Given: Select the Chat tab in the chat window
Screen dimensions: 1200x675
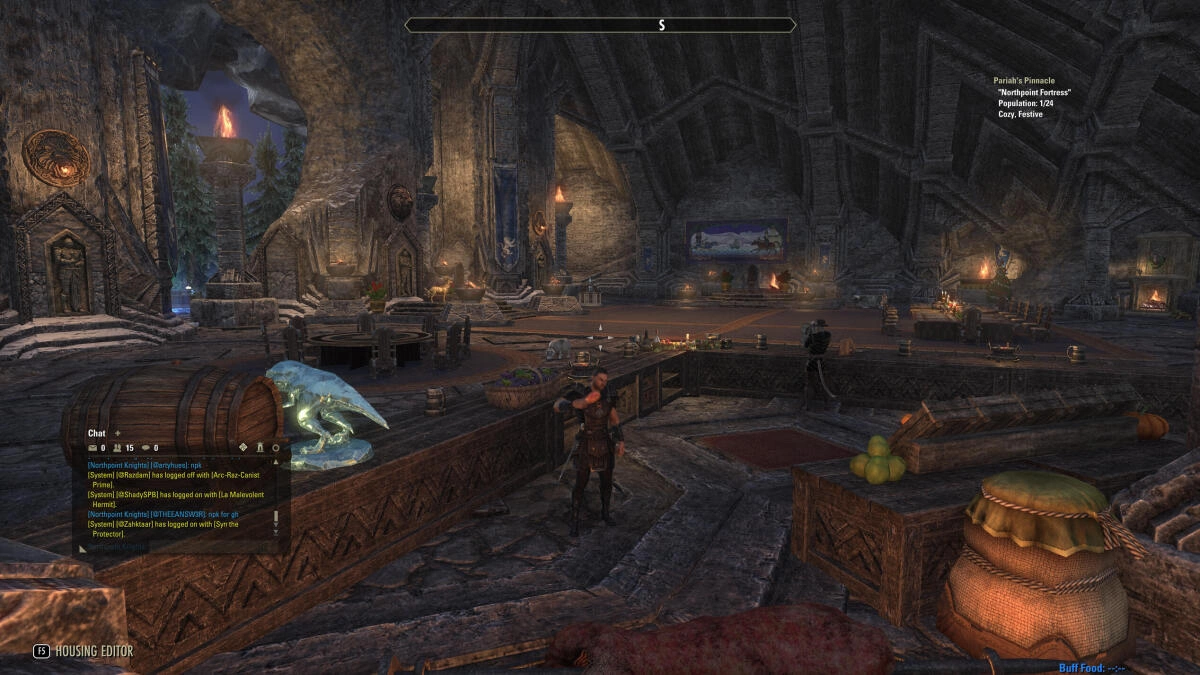Looking at the screenshot, I should [x=97, y=433].
